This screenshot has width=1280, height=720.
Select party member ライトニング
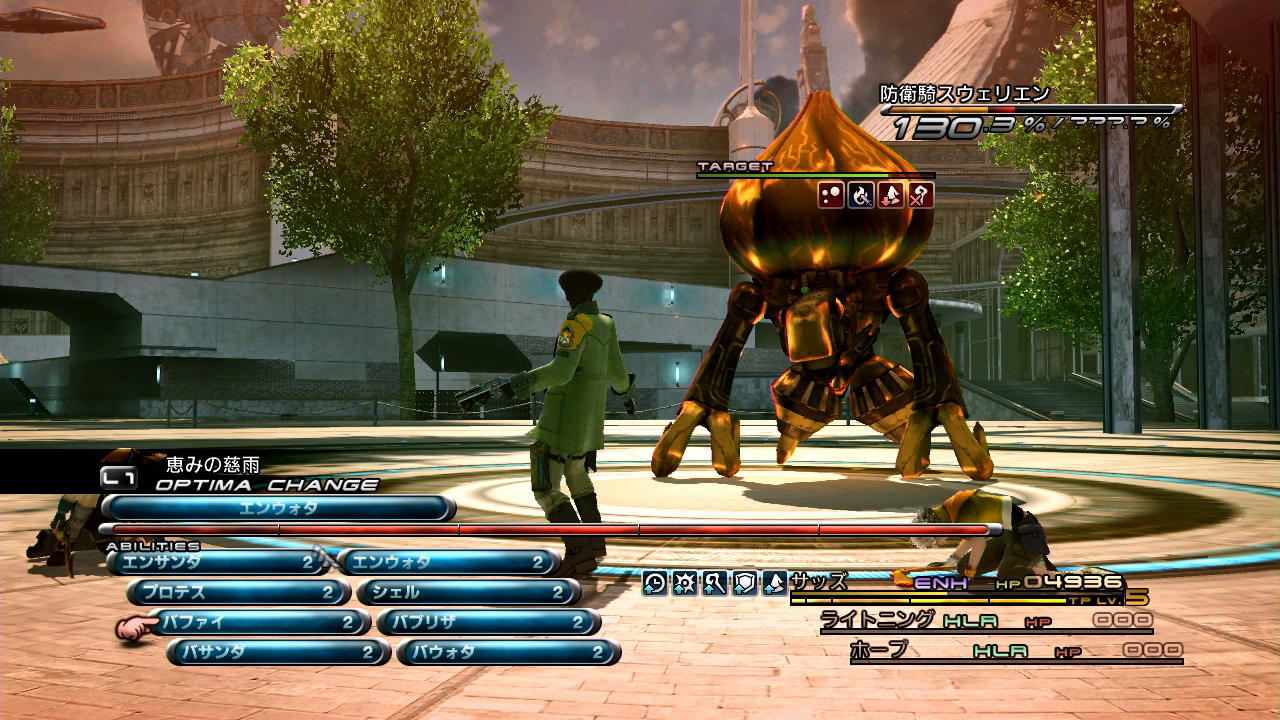point(878,620)
